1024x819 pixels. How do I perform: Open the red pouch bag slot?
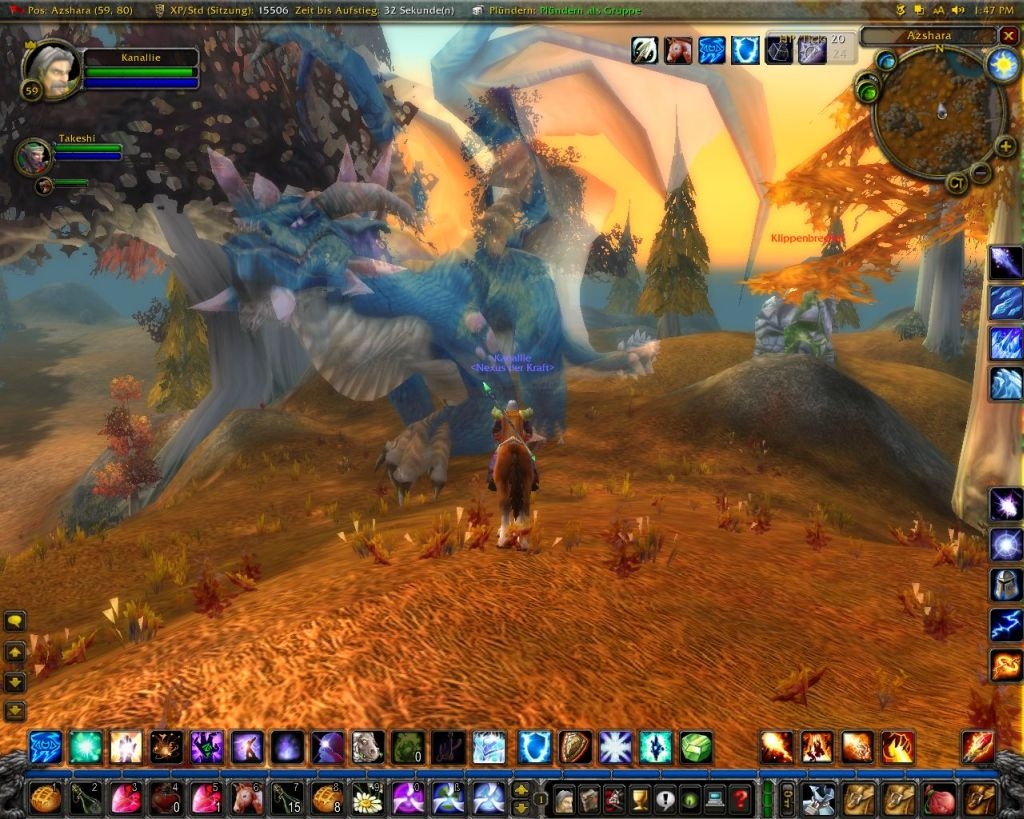click(939, 798)
